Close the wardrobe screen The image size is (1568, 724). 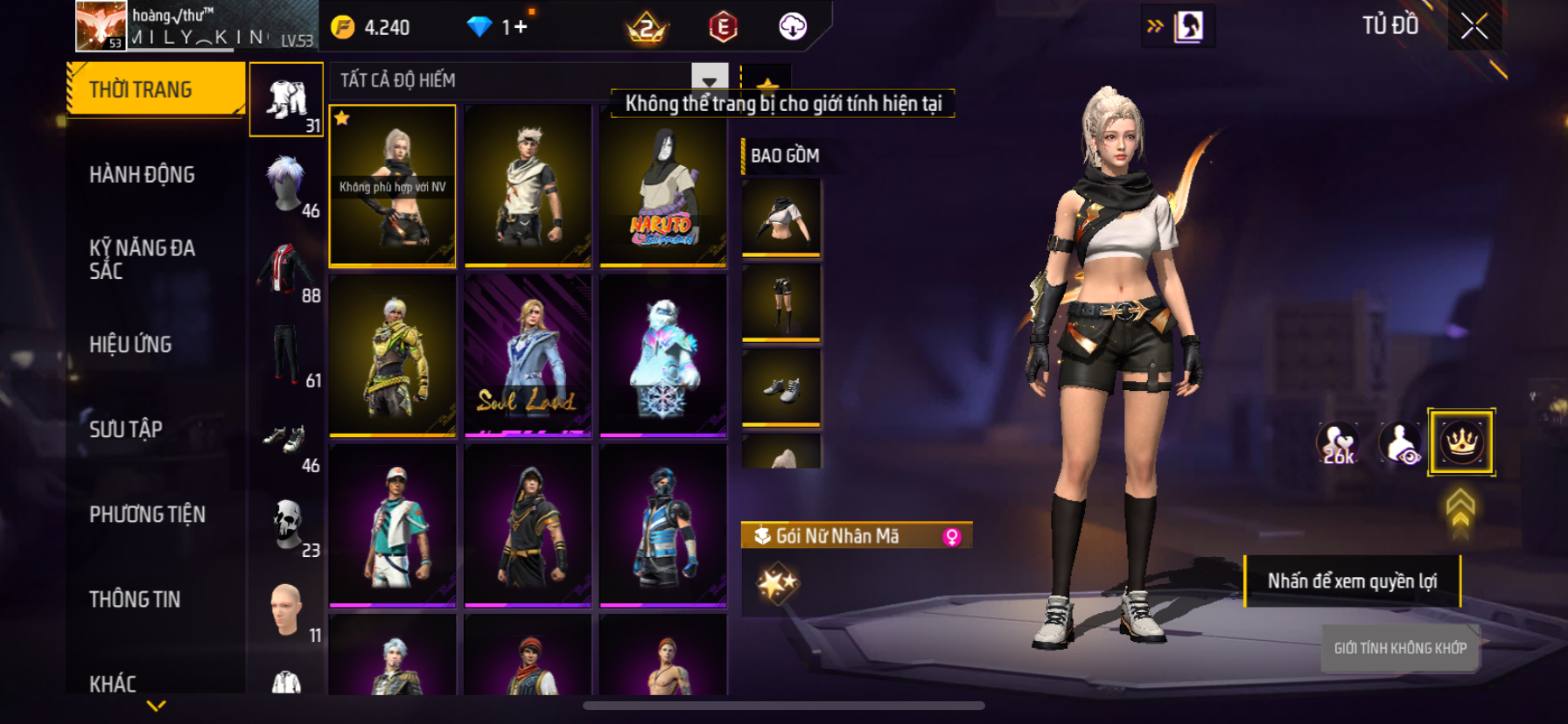point(1474,26)
